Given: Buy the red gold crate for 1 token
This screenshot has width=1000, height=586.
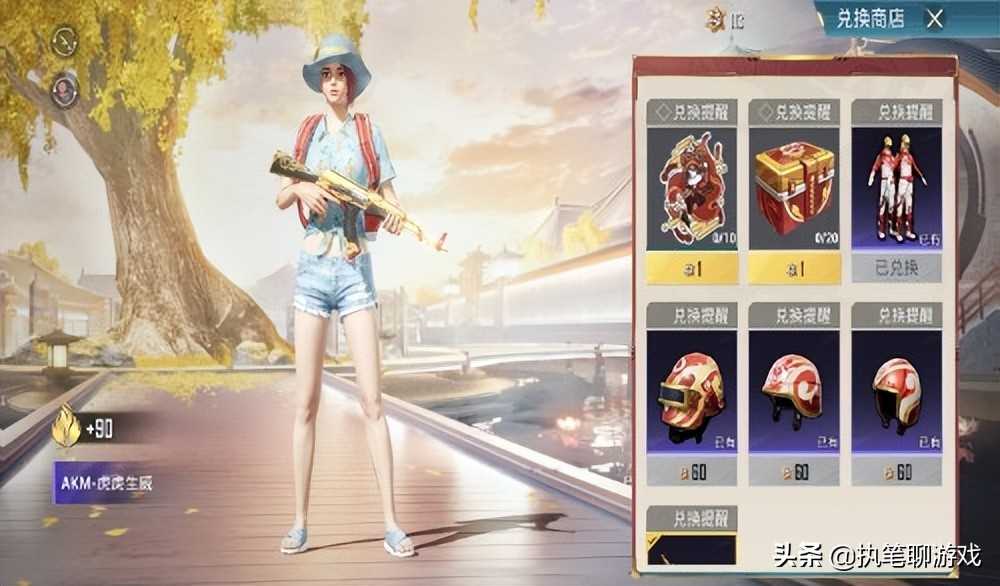Looking at the screenshot, I should click(794, 267).
